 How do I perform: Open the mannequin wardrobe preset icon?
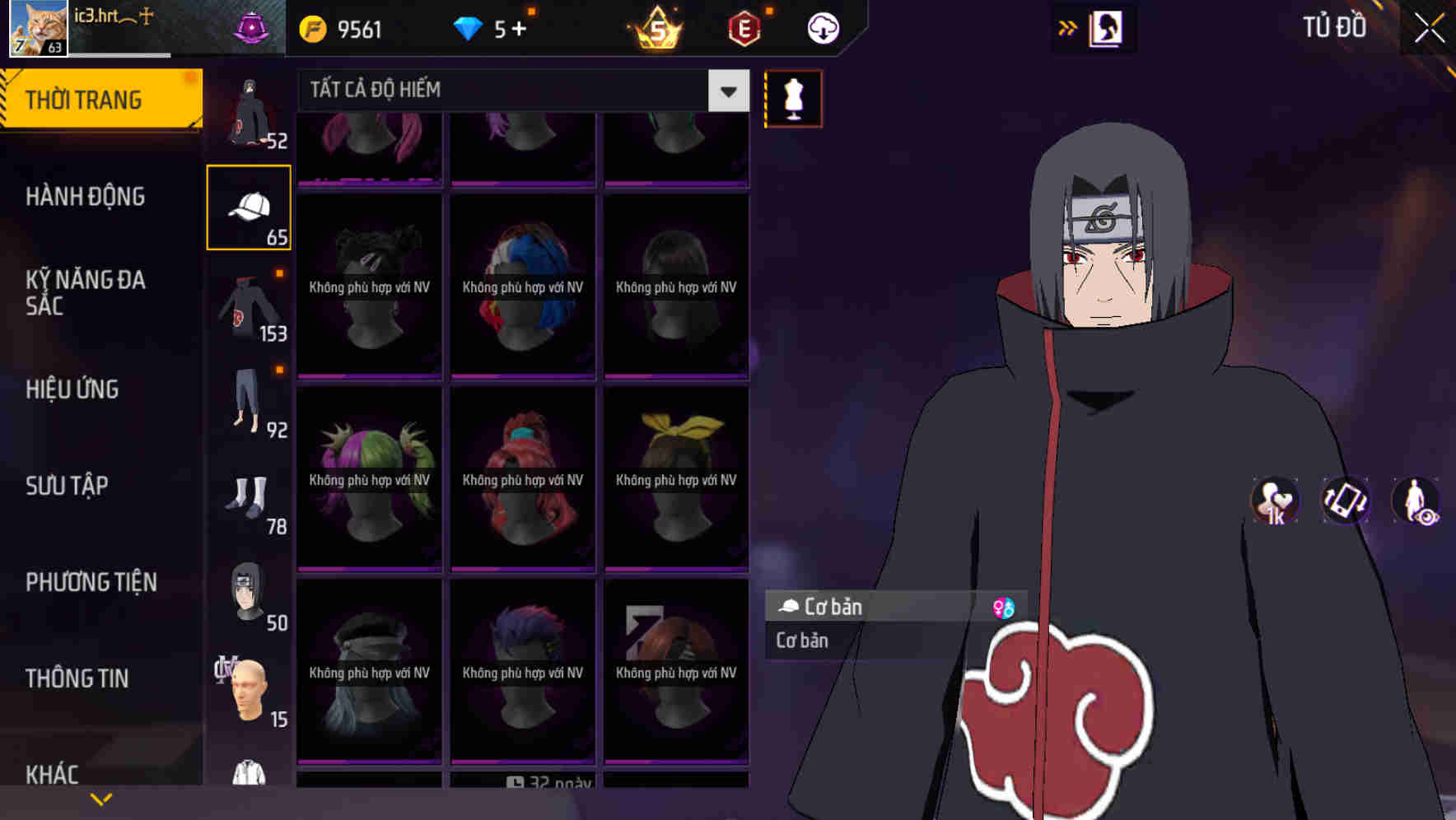793,97
